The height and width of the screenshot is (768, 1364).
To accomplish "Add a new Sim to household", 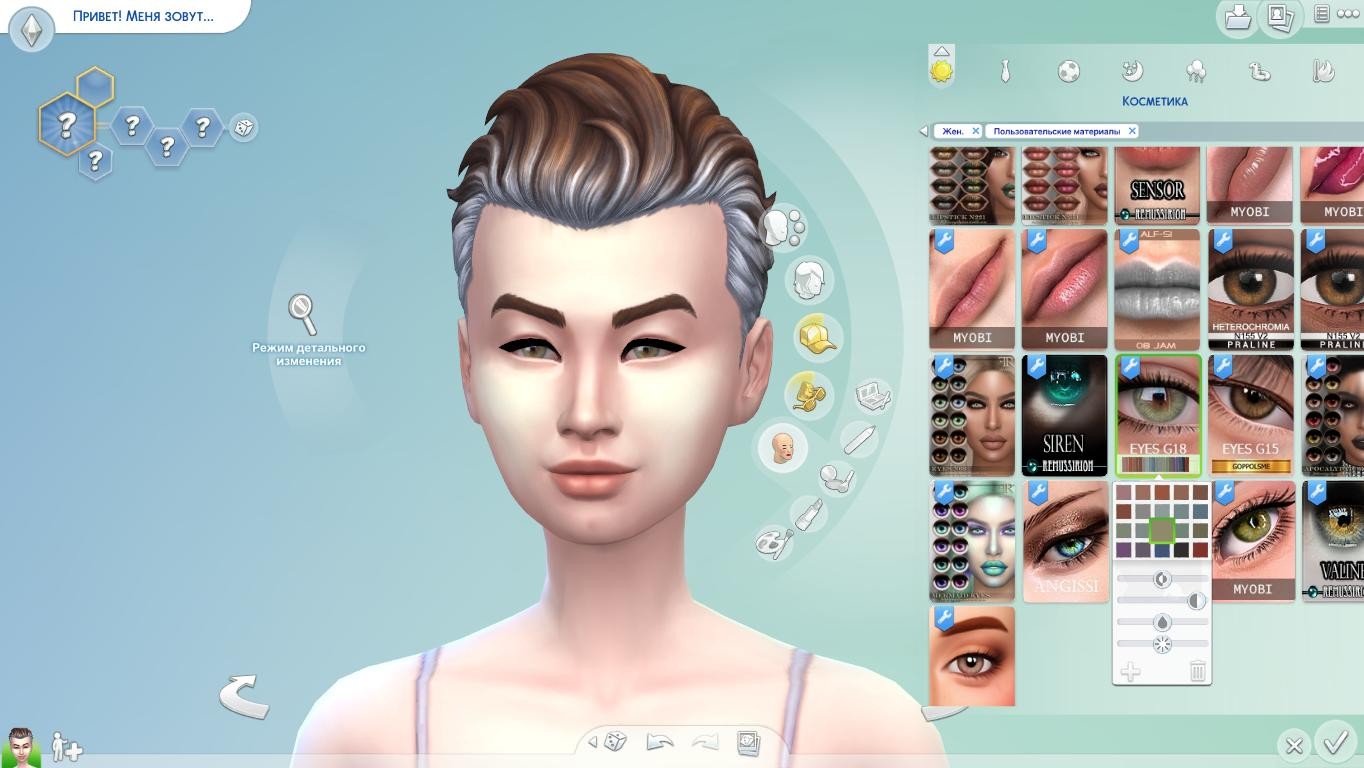I will pos(67,747).
